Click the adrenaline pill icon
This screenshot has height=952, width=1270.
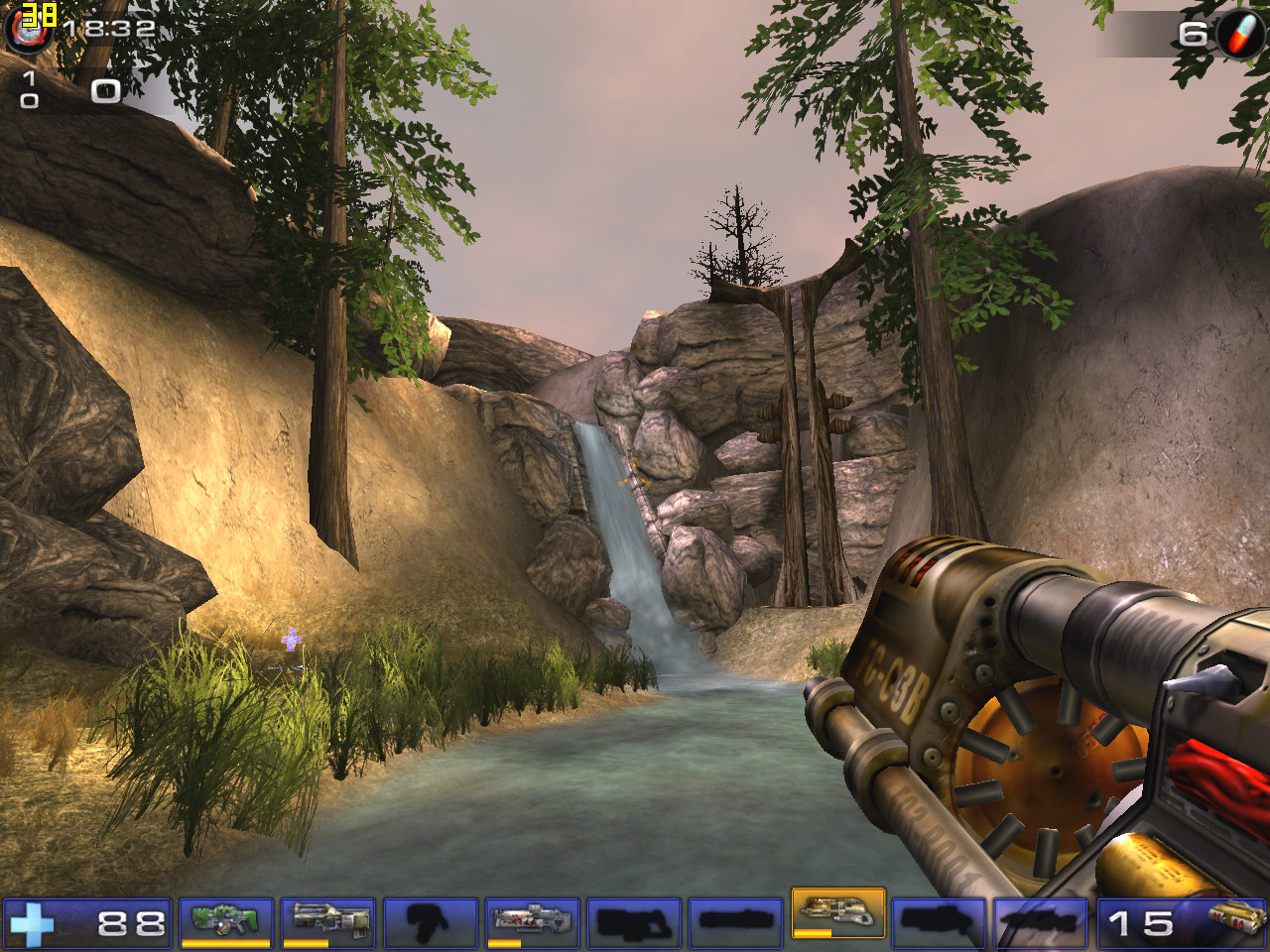click(x=1239, y=36)
